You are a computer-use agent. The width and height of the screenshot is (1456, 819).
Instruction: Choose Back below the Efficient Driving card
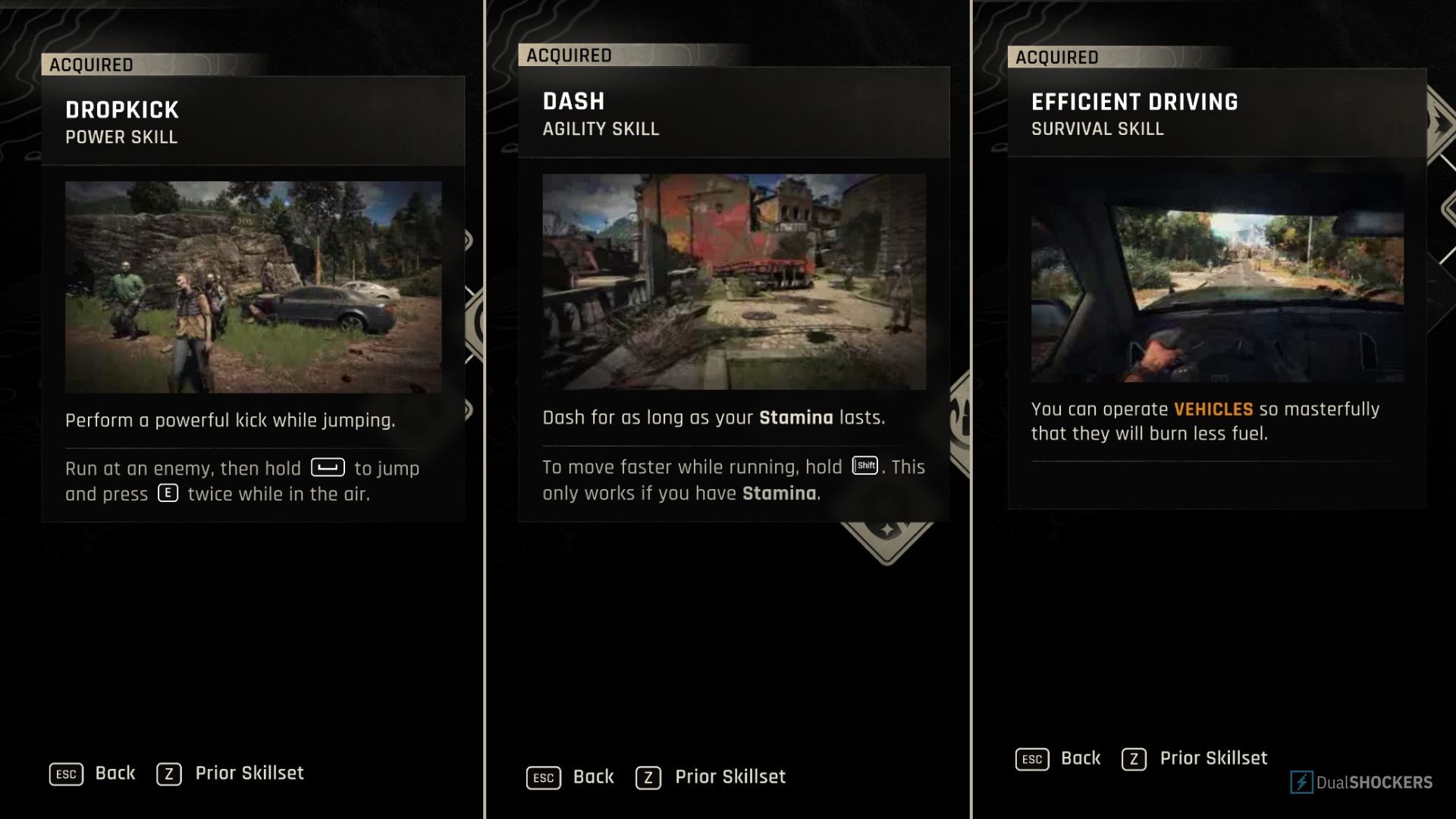point(1059,758)
